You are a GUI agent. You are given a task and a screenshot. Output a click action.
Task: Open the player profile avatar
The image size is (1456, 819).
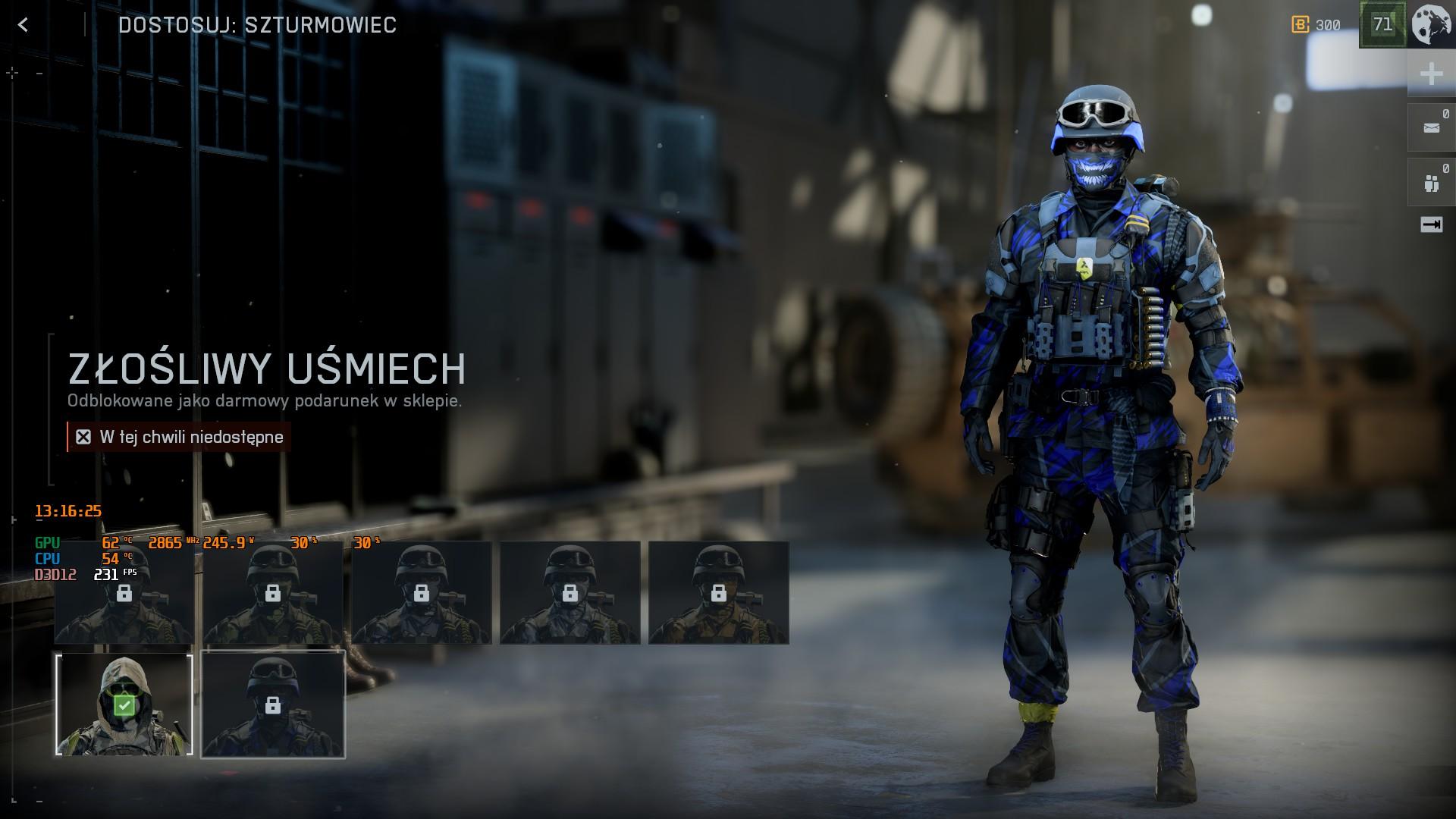1432,24
